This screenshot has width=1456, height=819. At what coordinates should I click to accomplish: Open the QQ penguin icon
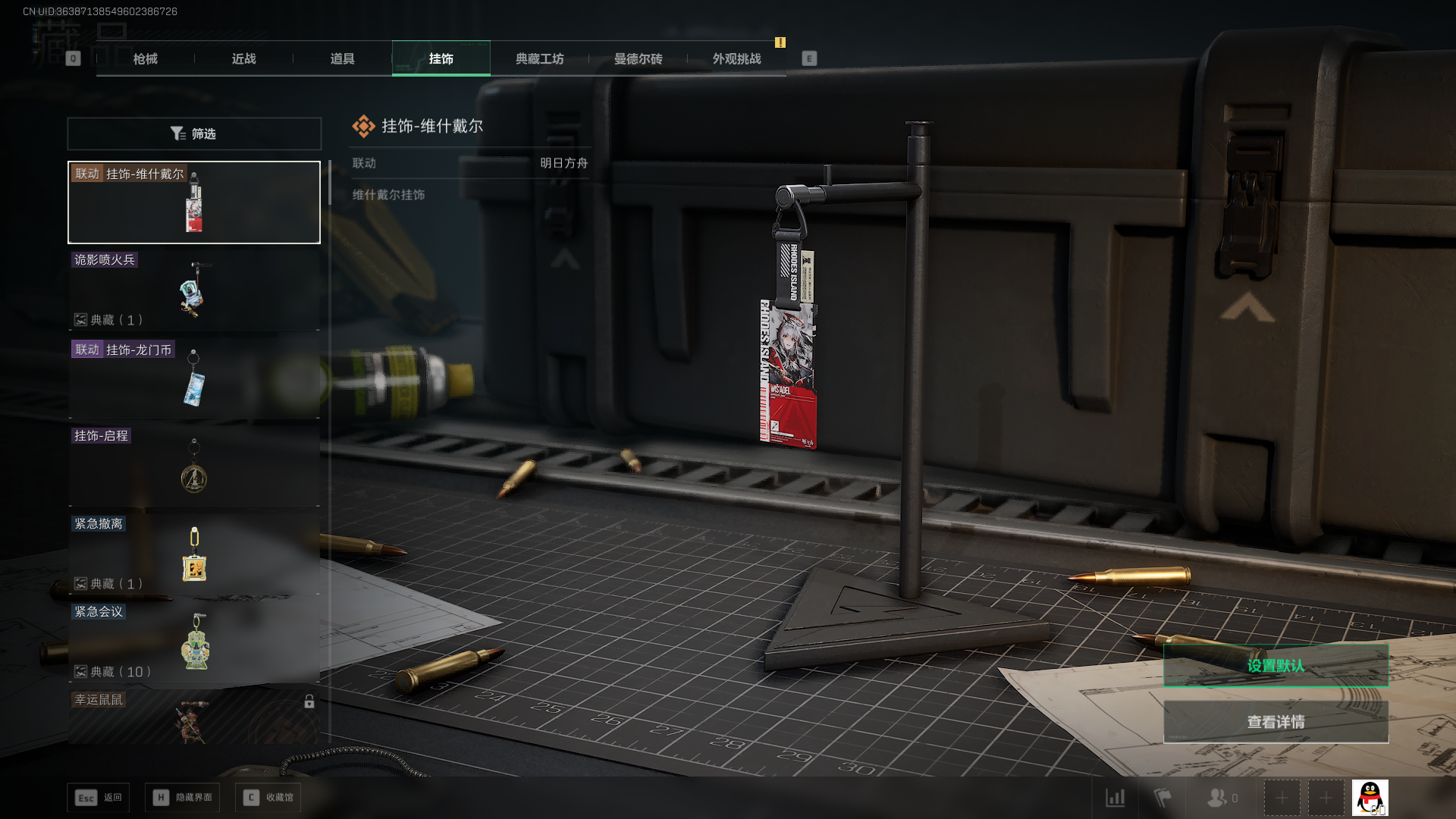pyautogui.click(x=1370, y=798)
